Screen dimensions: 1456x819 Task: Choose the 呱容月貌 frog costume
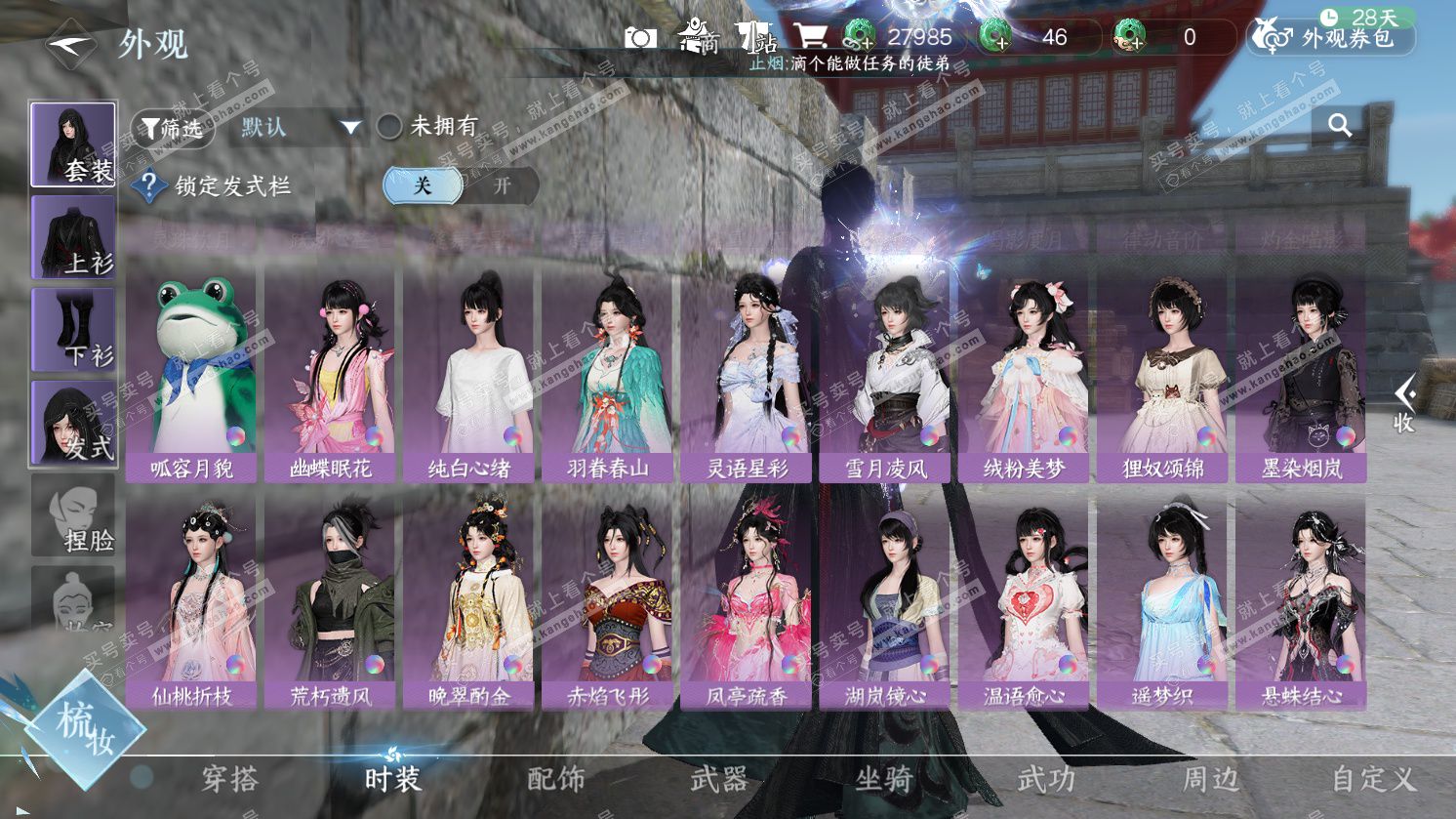pos(191,376)
